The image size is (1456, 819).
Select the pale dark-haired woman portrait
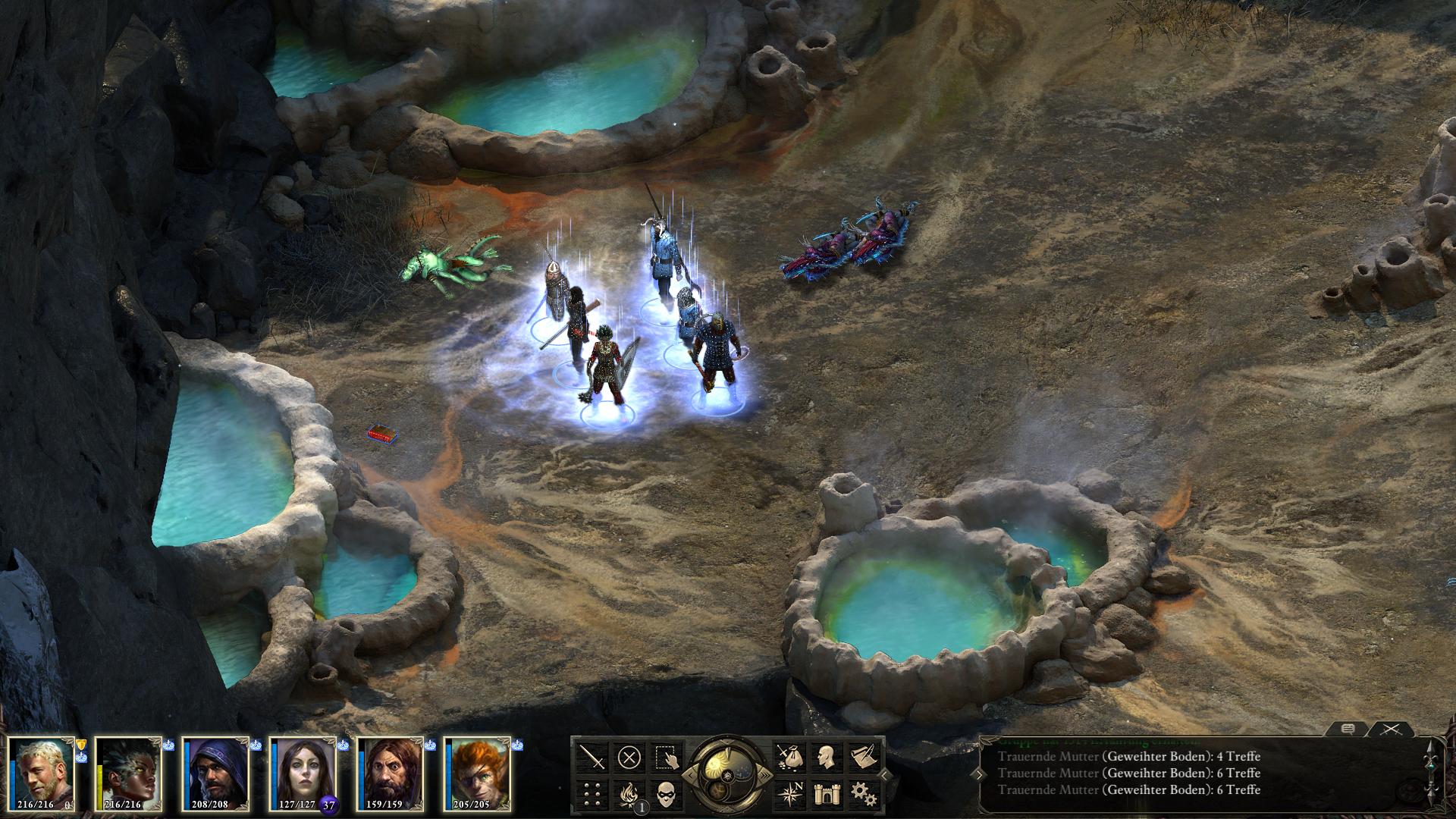pos(303,773)
